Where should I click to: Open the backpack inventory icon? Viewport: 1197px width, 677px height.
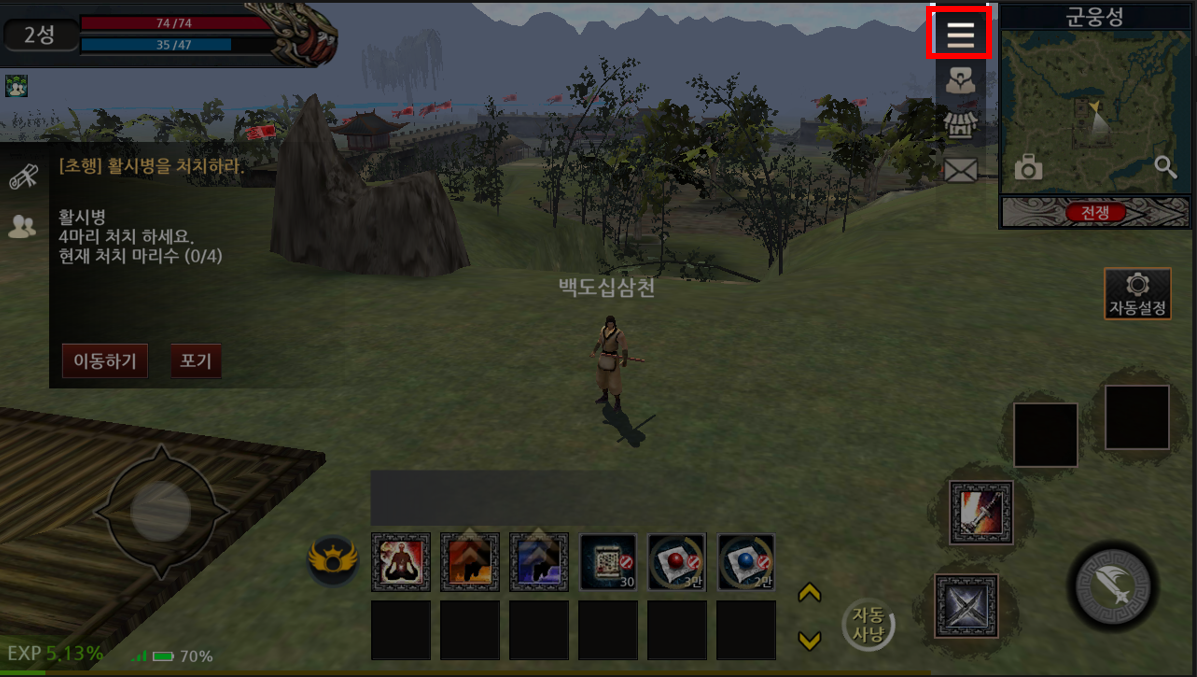(960, 82)
